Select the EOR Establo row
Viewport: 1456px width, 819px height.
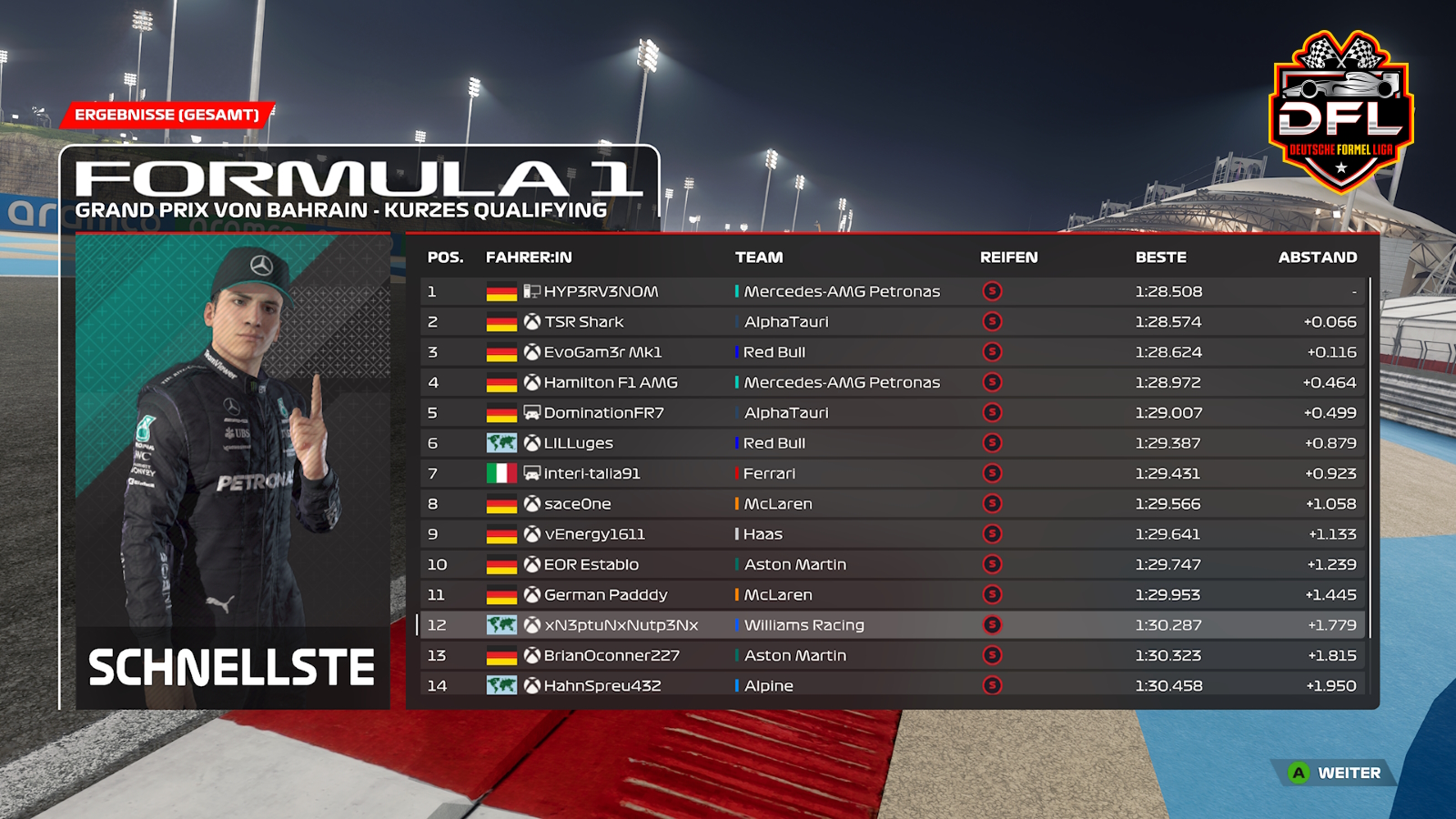pos(591,564)
